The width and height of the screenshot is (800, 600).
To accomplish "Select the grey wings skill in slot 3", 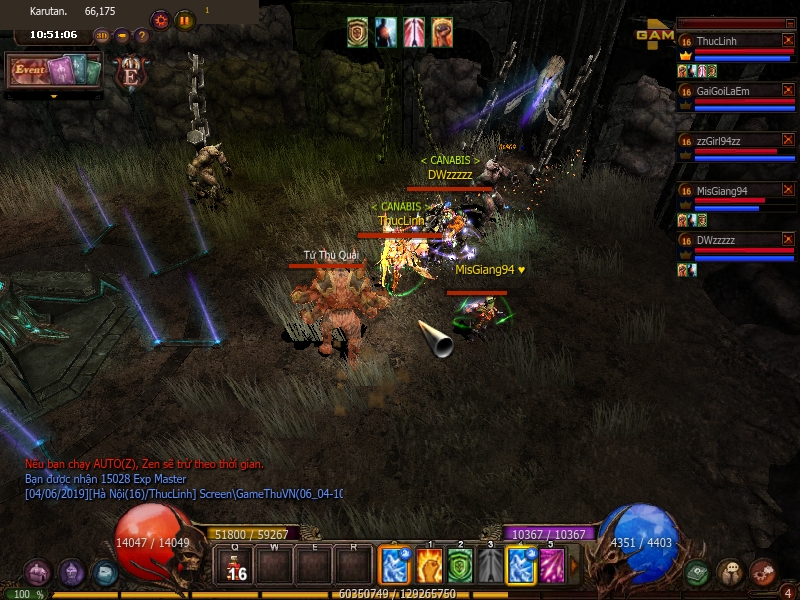I will tap(491, 566).
